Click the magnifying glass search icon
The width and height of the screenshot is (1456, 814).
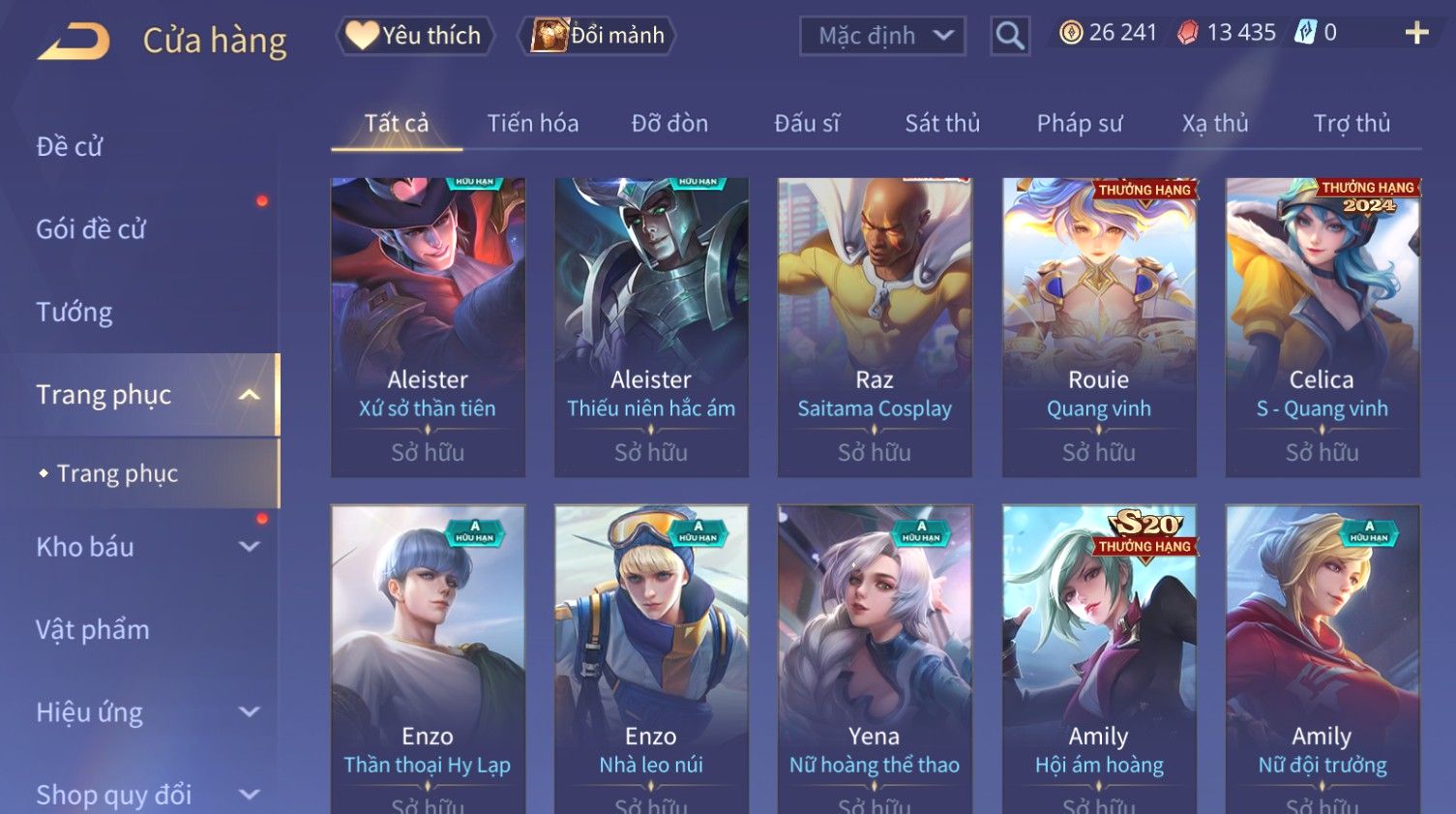[1009, 37]
